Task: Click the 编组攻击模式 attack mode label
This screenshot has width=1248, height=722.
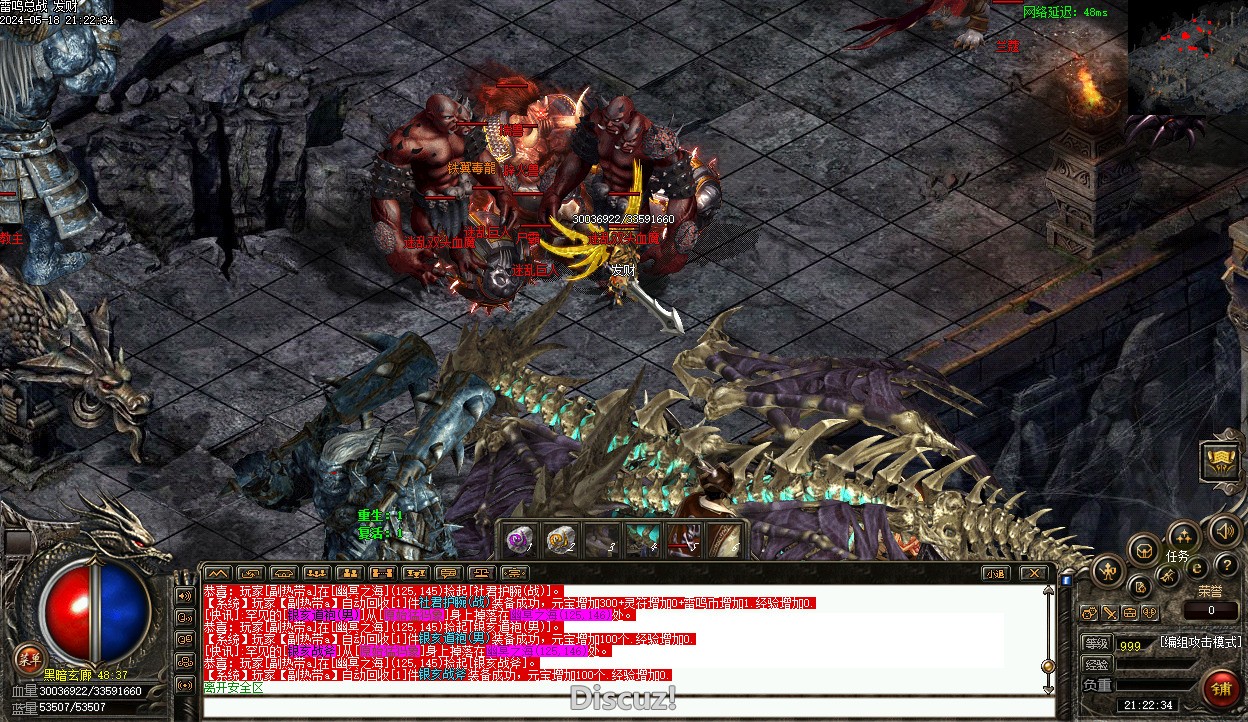Action: pyautogui.click(x=1200, y=642)
